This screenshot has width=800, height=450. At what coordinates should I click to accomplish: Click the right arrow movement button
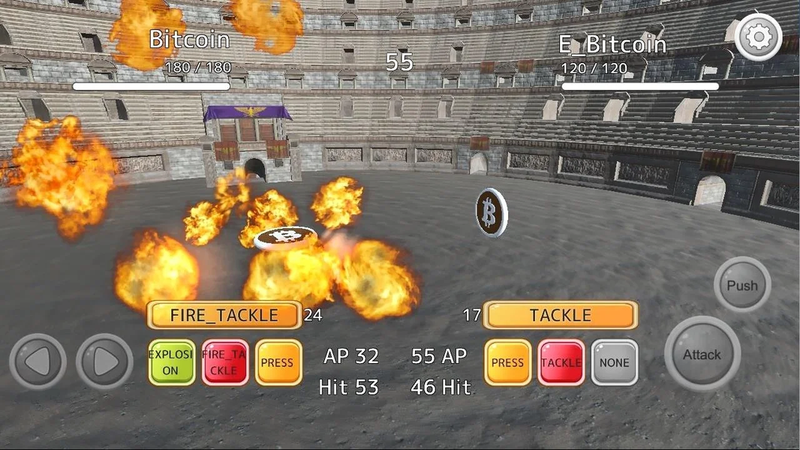click(x=105, y=362)
